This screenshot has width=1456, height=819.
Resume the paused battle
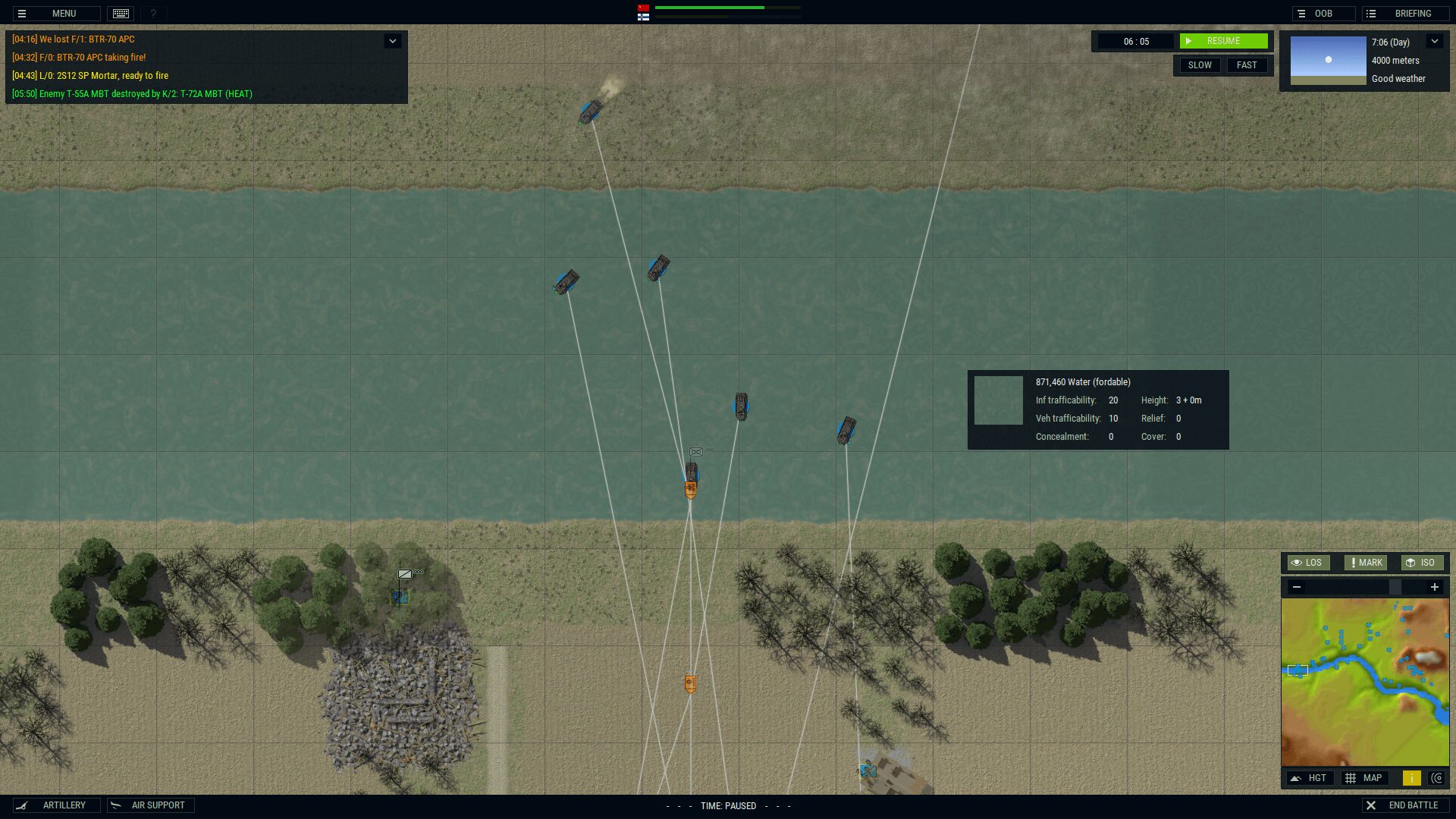pos(1222,41)
